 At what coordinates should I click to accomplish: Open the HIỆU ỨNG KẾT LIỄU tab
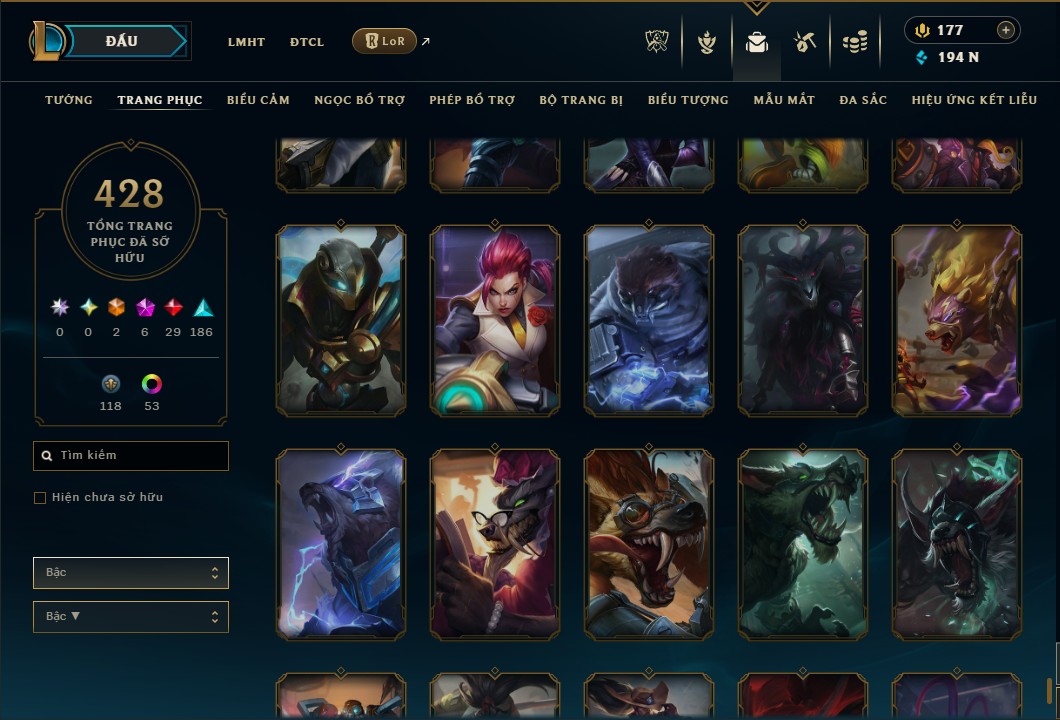click(974, 100)
